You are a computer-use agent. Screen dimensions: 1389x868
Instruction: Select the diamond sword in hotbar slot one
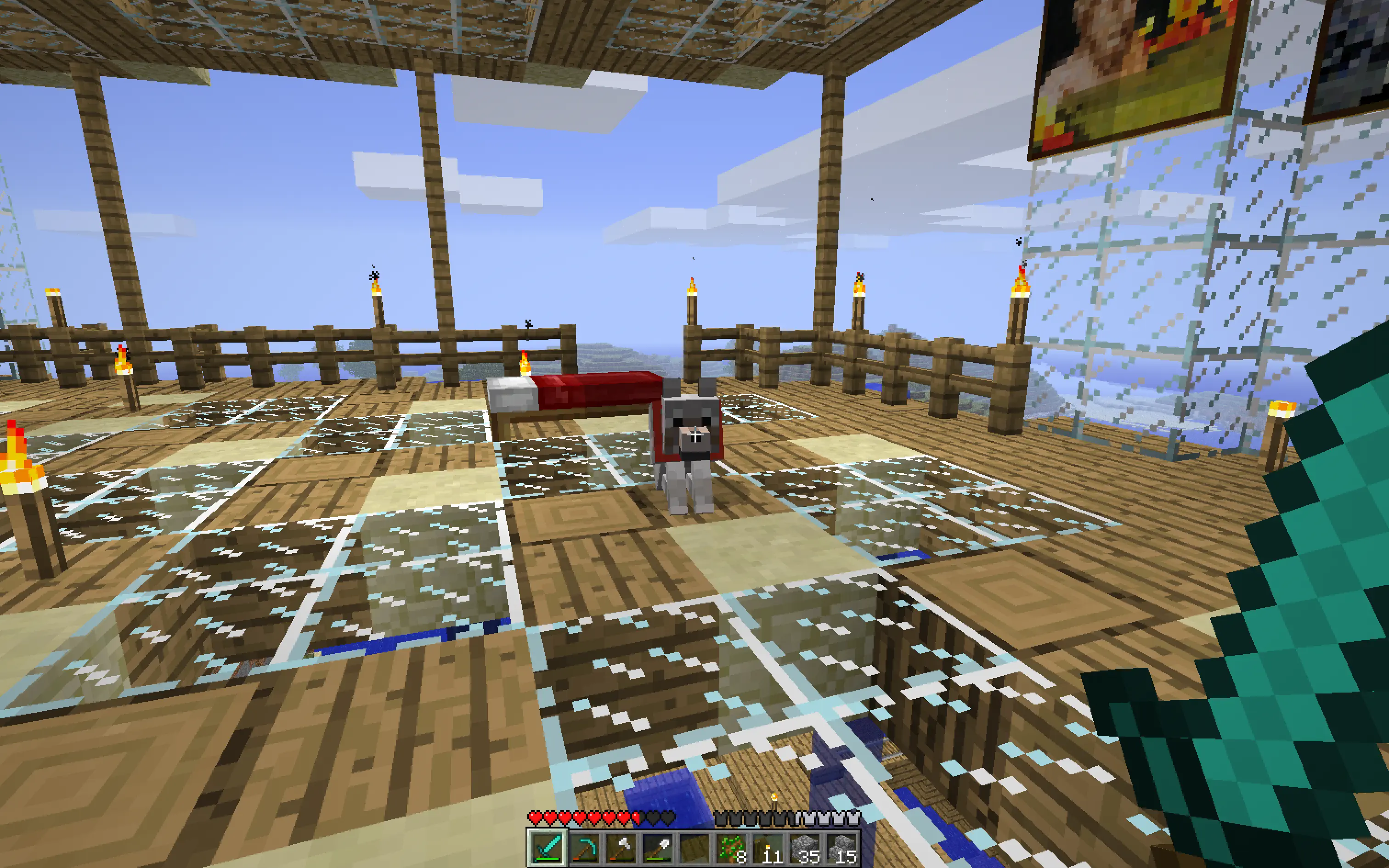[548, 849]
